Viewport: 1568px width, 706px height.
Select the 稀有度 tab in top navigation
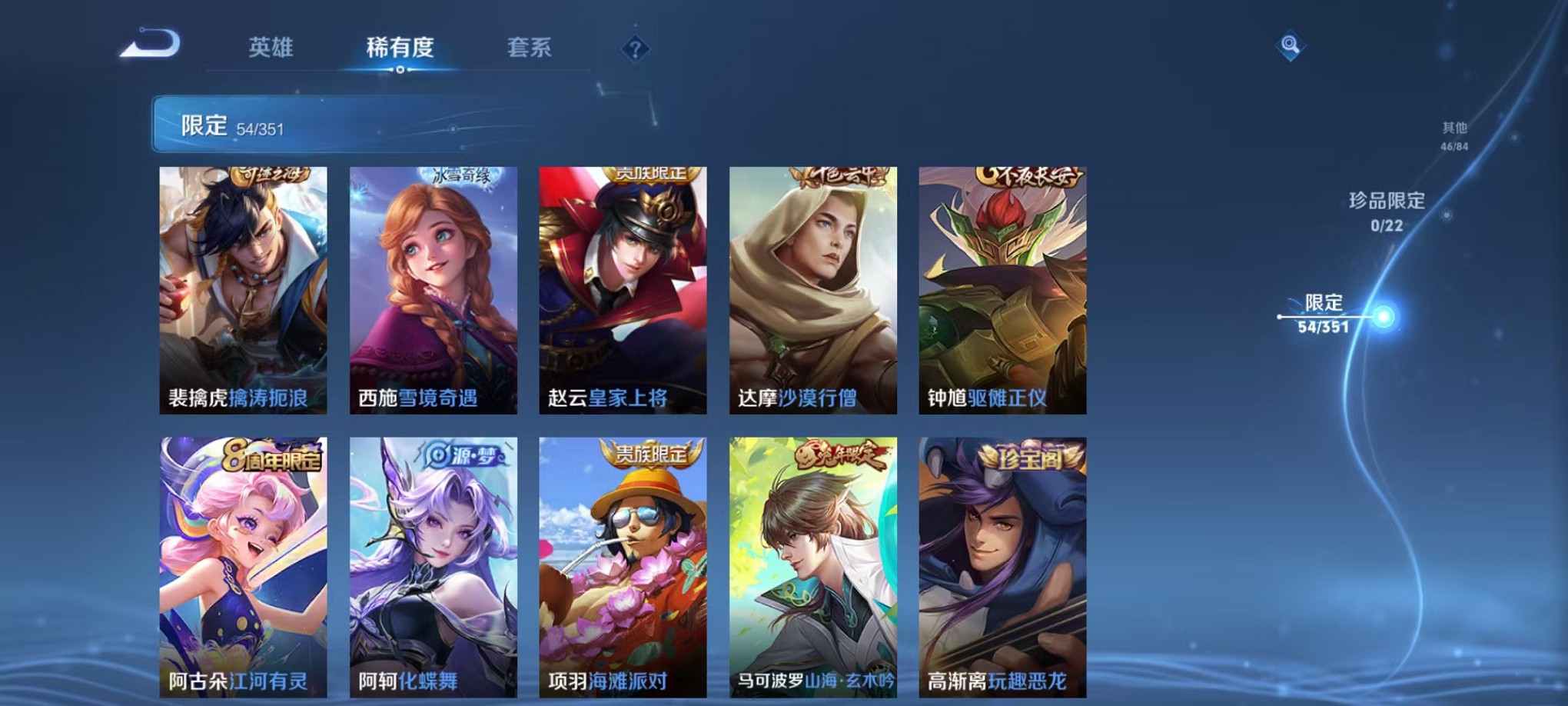pyautogui.click(x=400, y=48)
